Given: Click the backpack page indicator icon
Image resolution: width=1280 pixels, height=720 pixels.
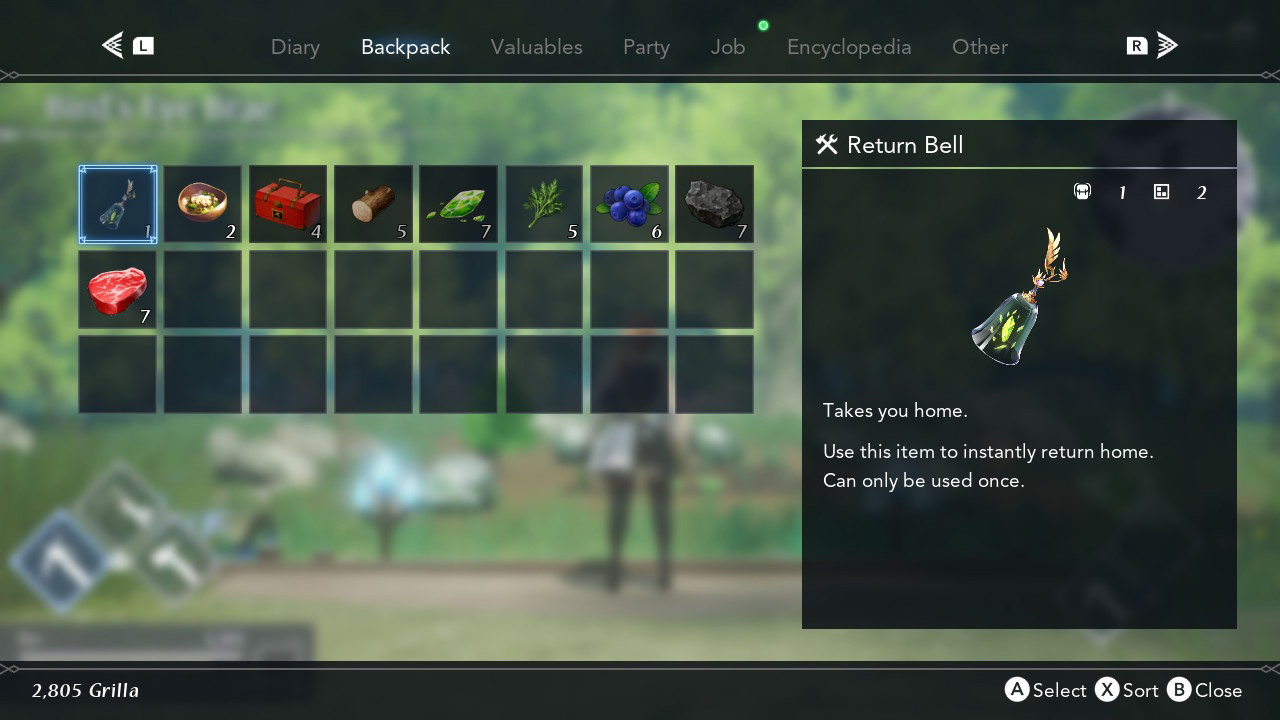Looking at the screenshot, I should pyautogui.click(x=1082, y=191).
